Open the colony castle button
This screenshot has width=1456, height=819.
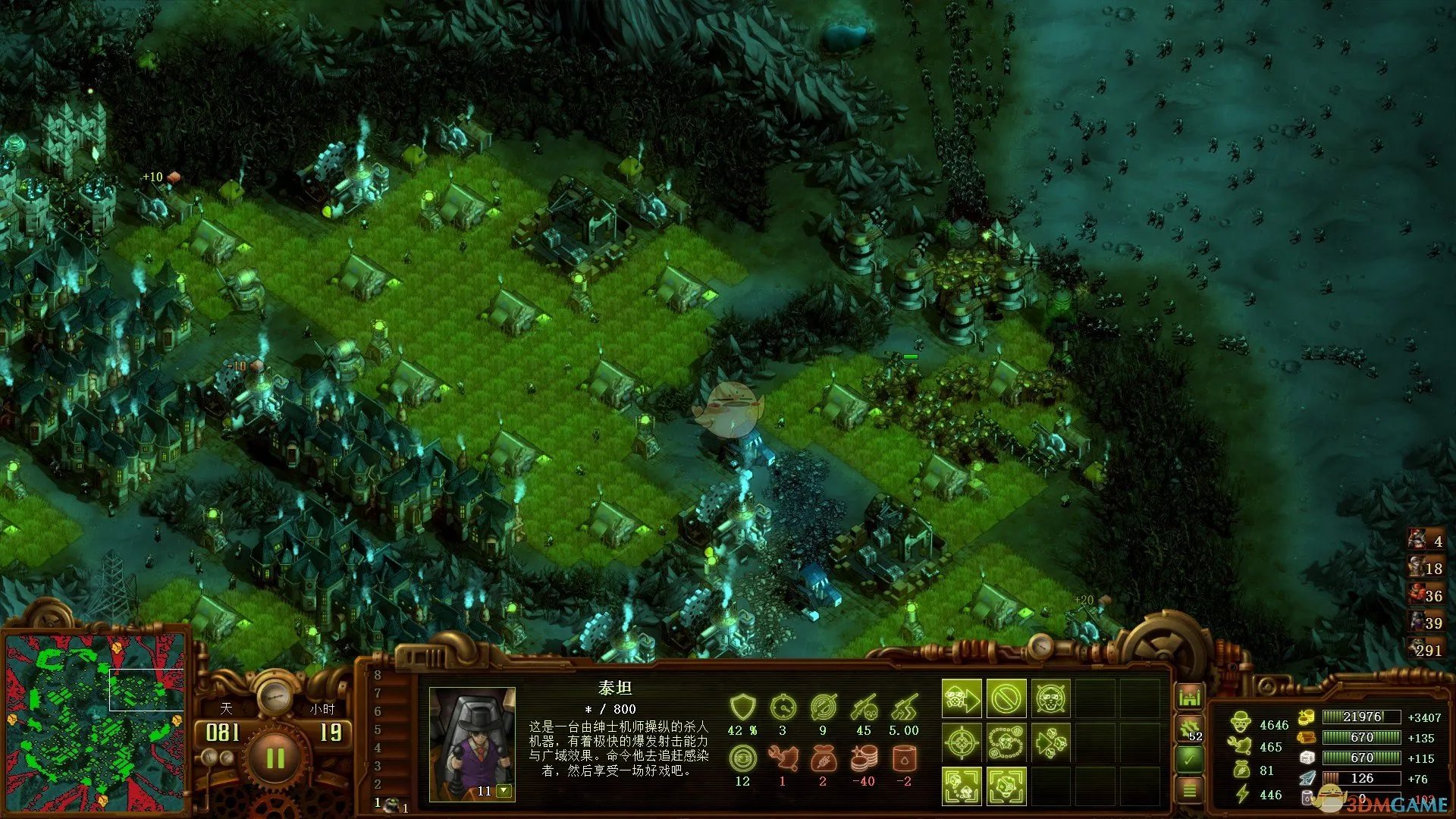(1189, 696)
